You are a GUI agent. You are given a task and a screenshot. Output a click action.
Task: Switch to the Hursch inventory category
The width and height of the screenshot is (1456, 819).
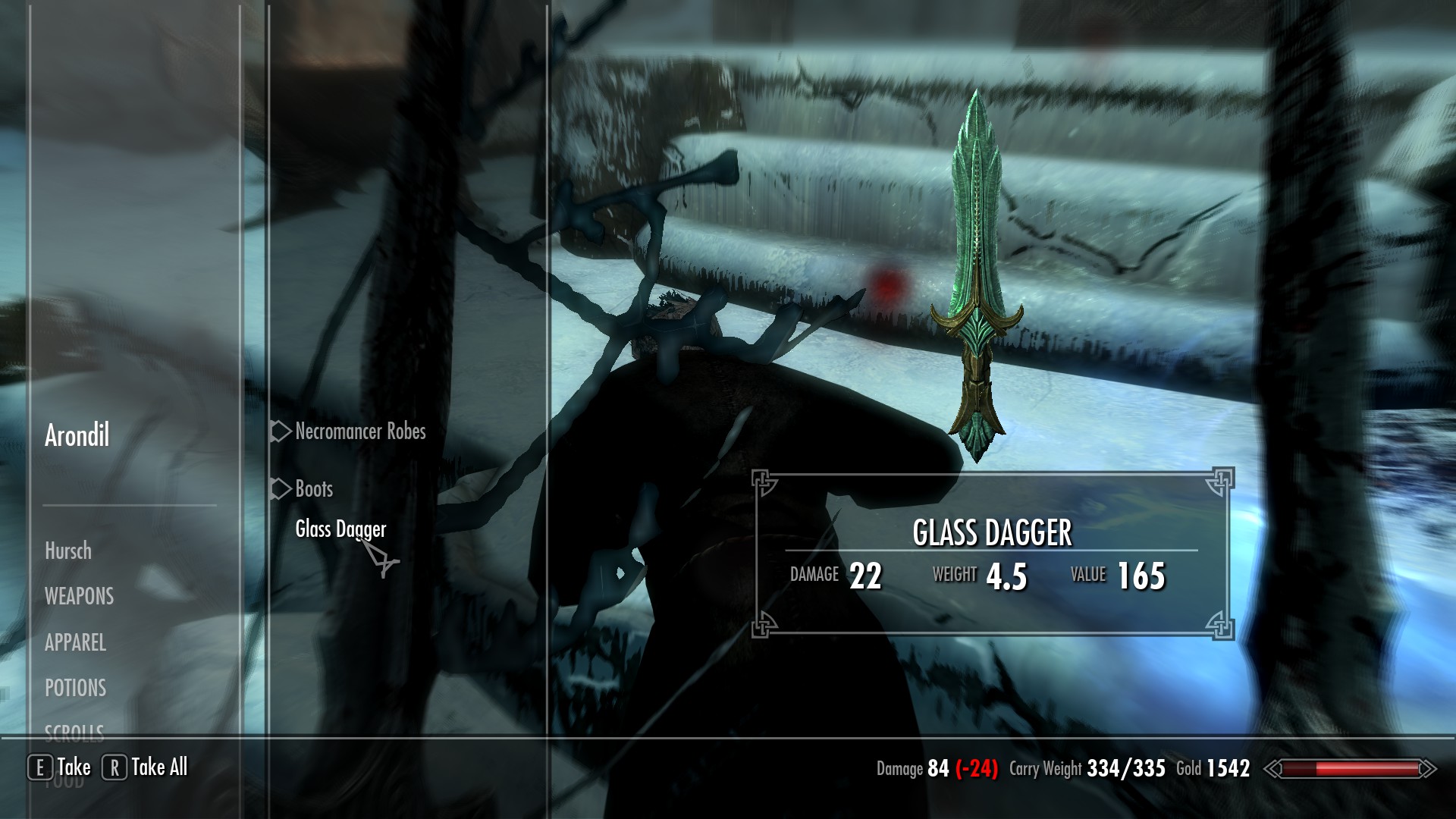pos(68,551)
